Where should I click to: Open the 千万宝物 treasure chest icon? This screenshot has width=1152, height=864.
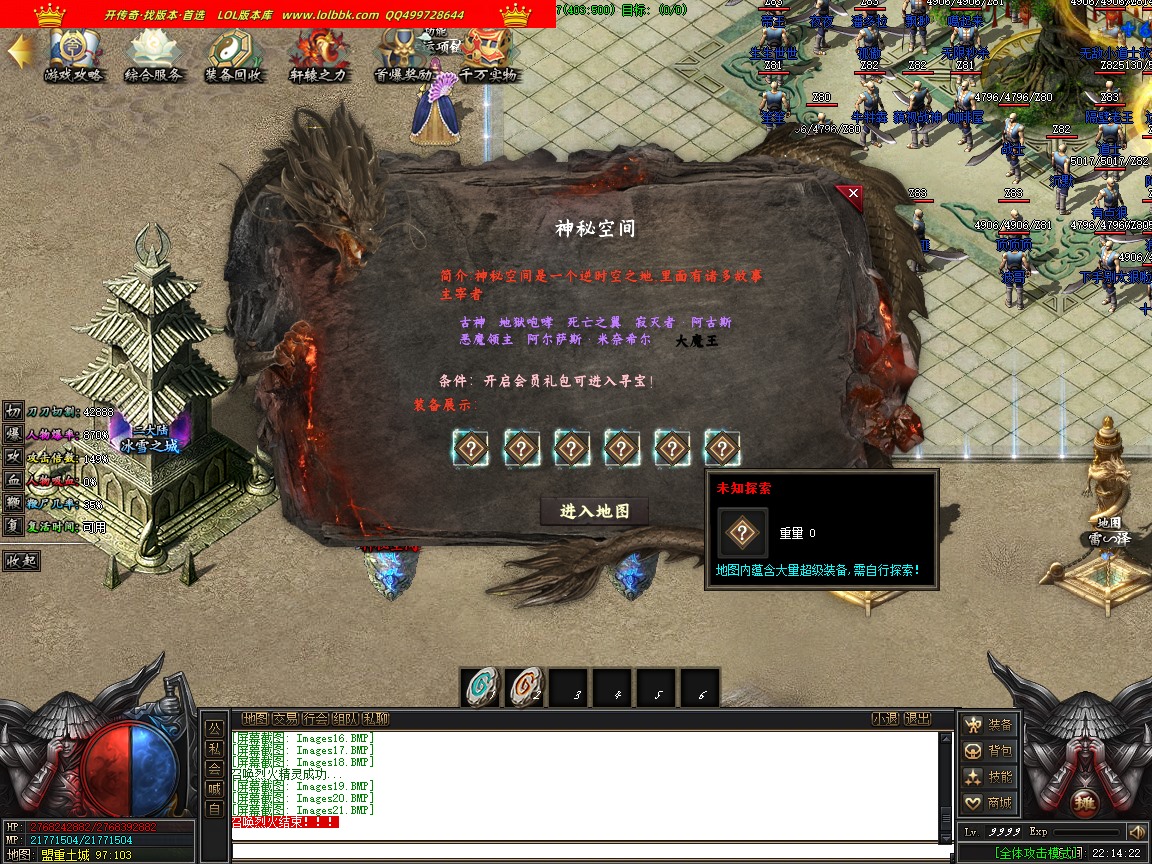pos(488,56)
